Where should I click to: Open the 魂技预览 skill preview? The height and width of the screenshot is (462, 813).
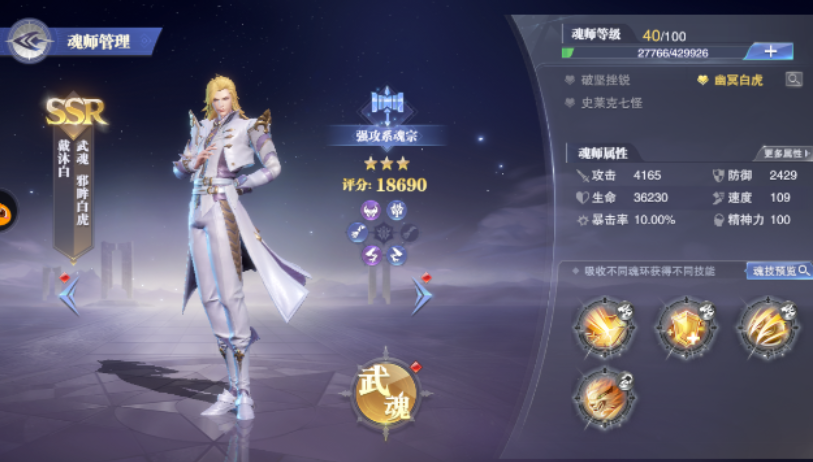778,271
